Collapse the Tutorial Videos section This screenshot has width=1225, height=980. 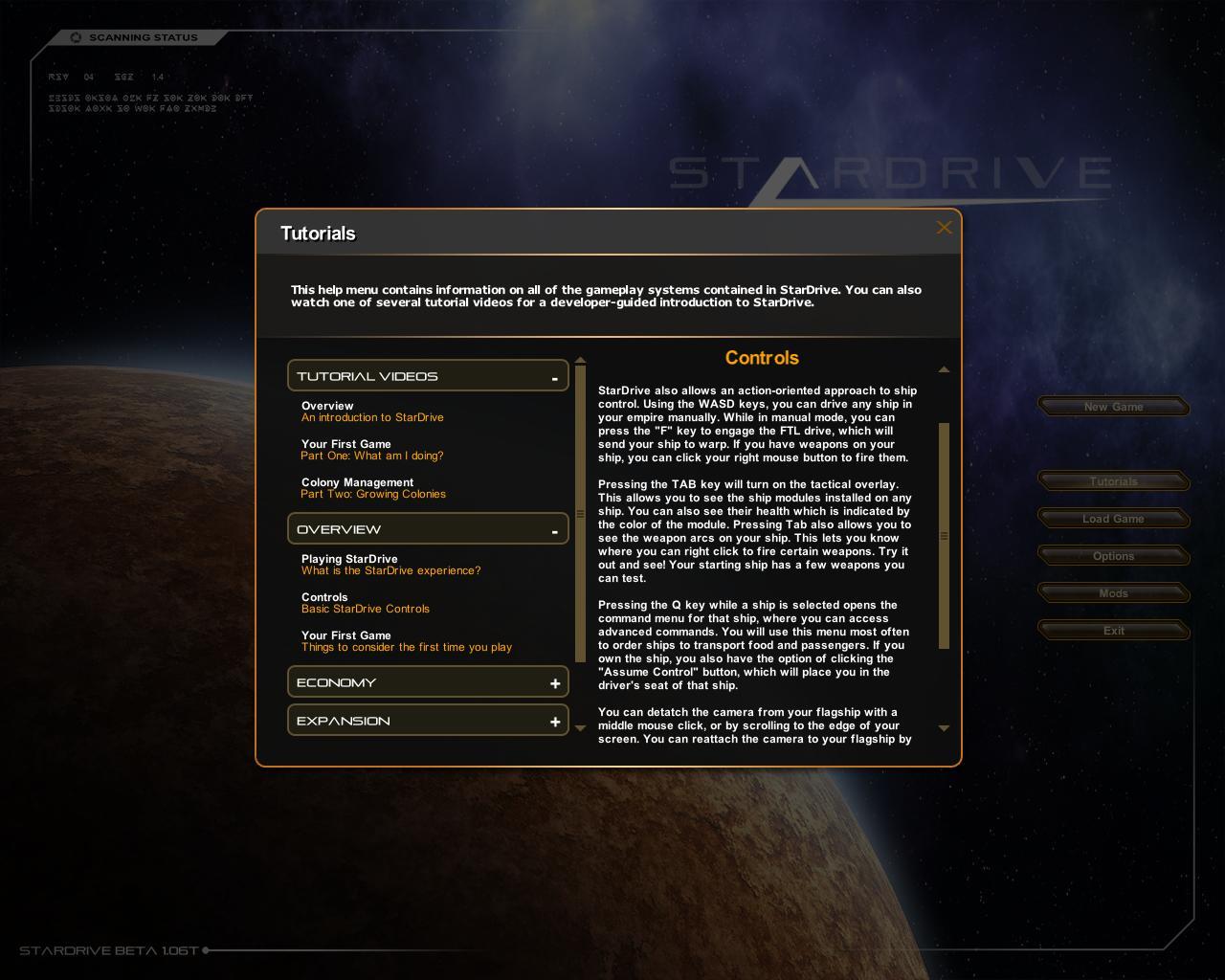click(554, 377)
